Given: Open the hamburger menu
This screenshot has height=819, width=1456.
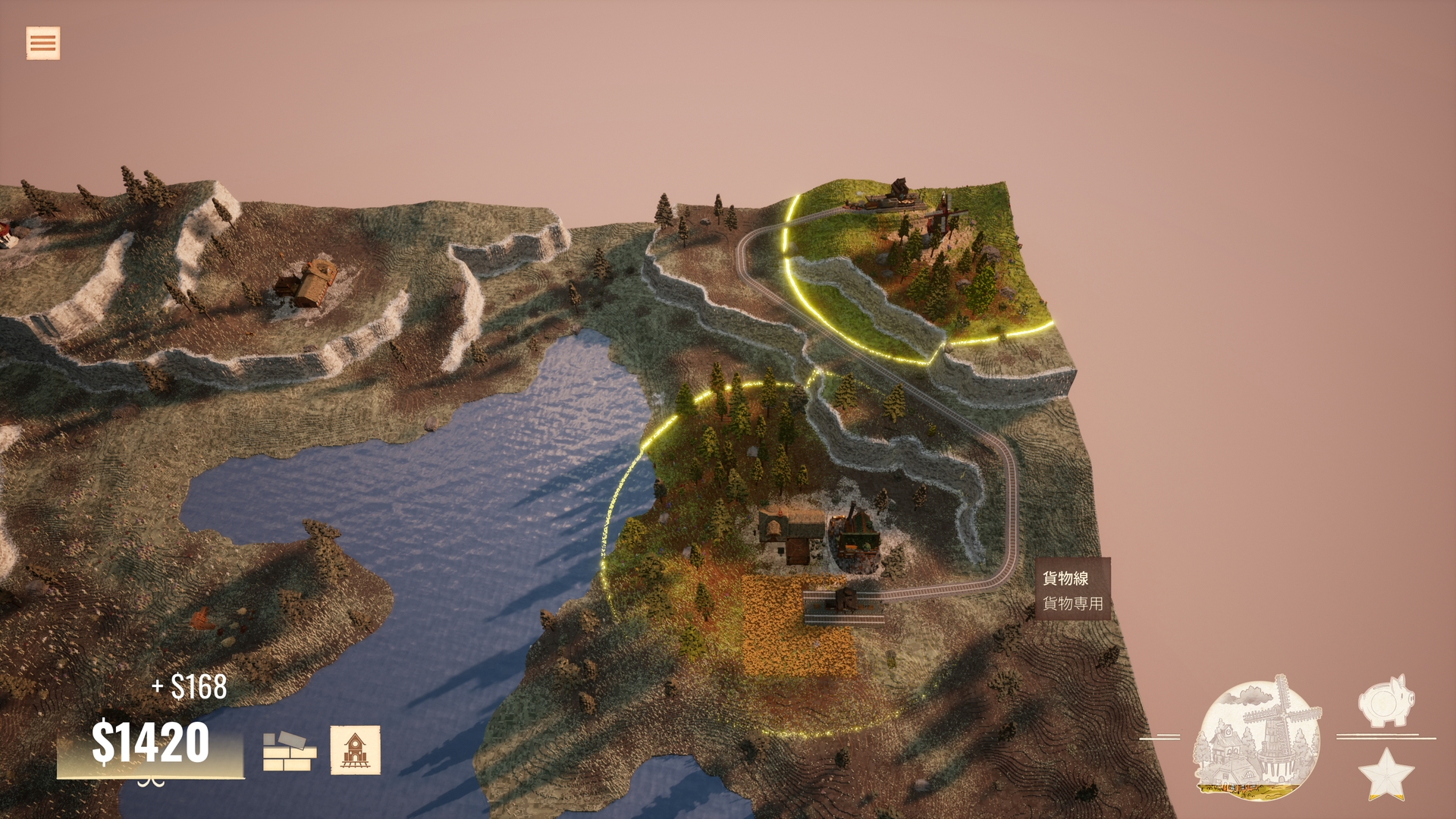Looking at the screenshot, I should tap(42, 43).
